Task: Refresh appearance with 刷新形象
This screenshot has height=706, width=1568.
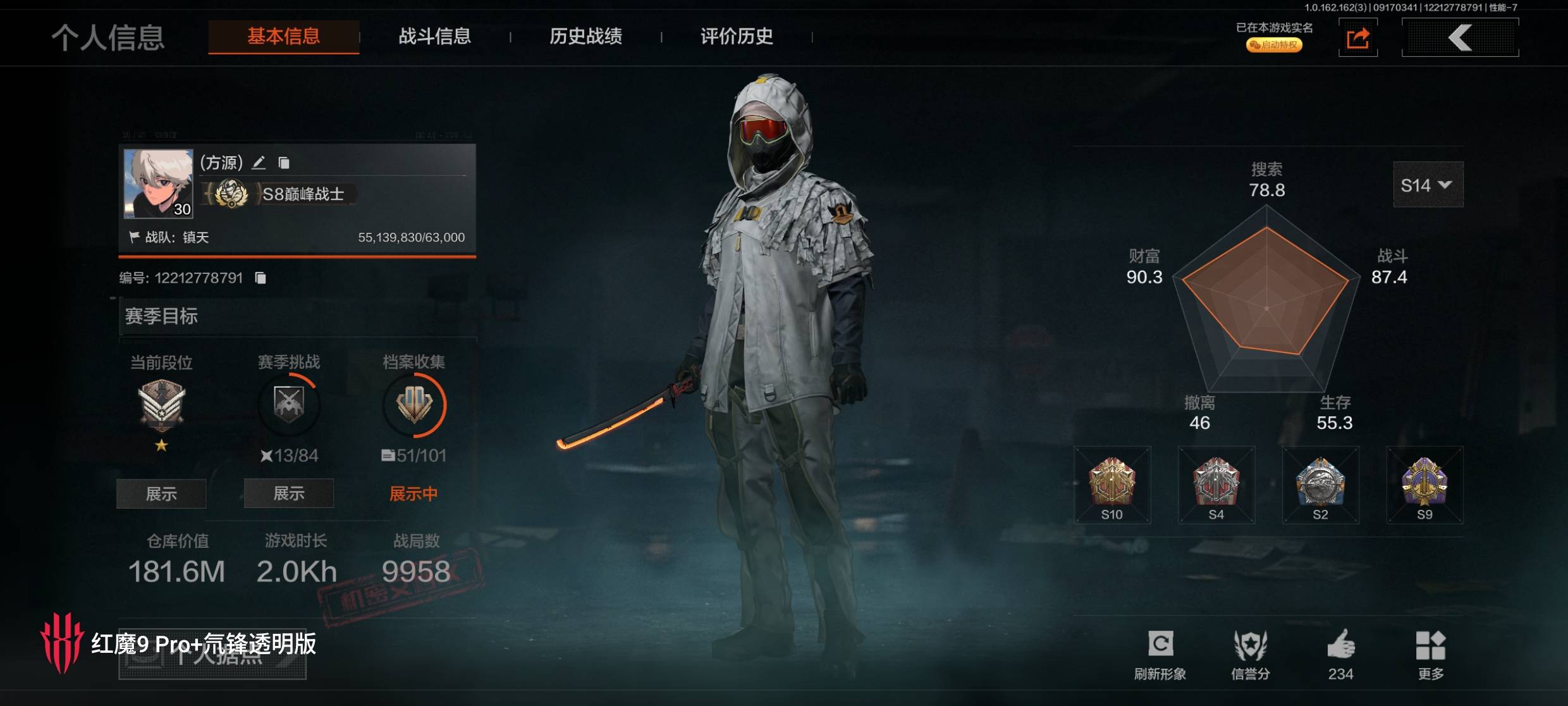Action: point(1160,653)
